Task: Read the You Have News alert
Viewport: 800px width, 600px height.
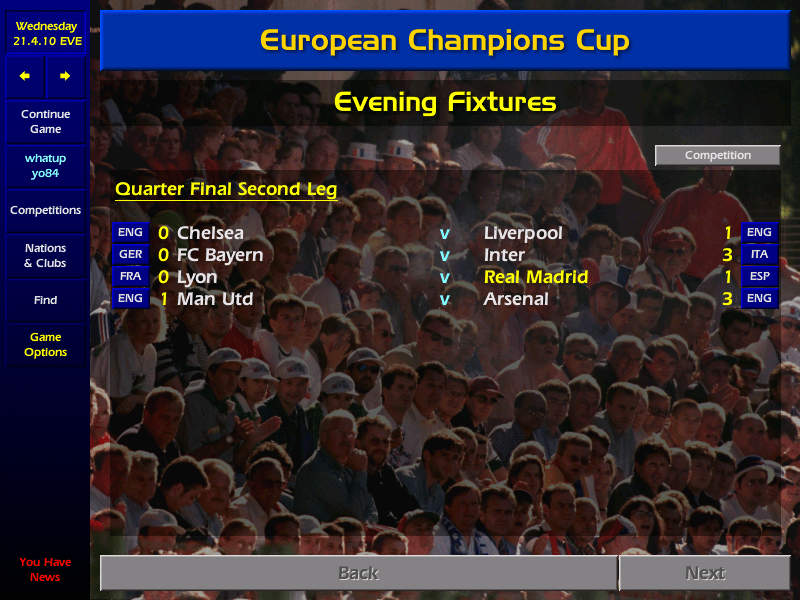Action: [x=45, y=569]
